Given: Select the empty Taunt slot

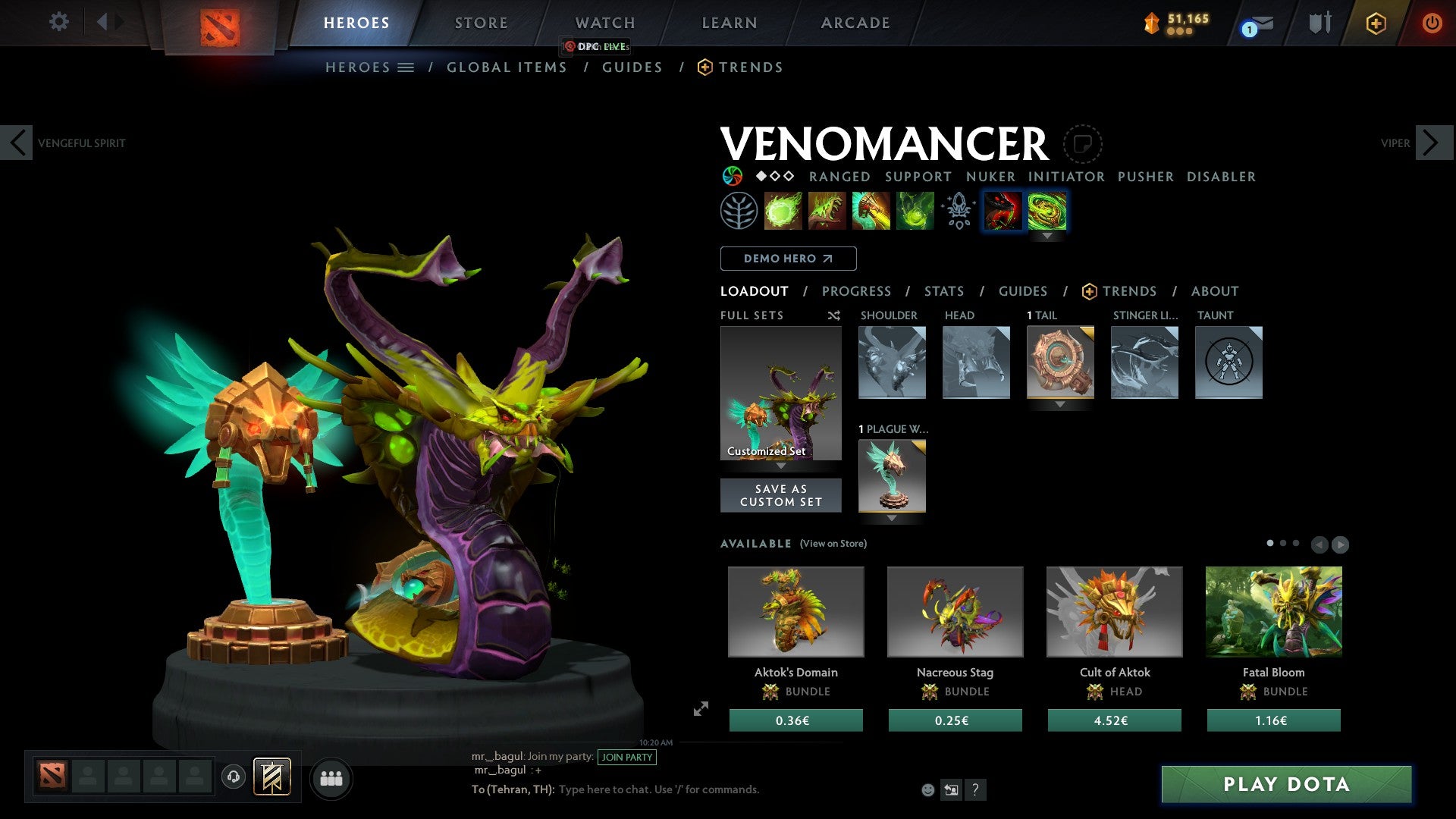Looking at the screenshot, I should pos(1228,362).
